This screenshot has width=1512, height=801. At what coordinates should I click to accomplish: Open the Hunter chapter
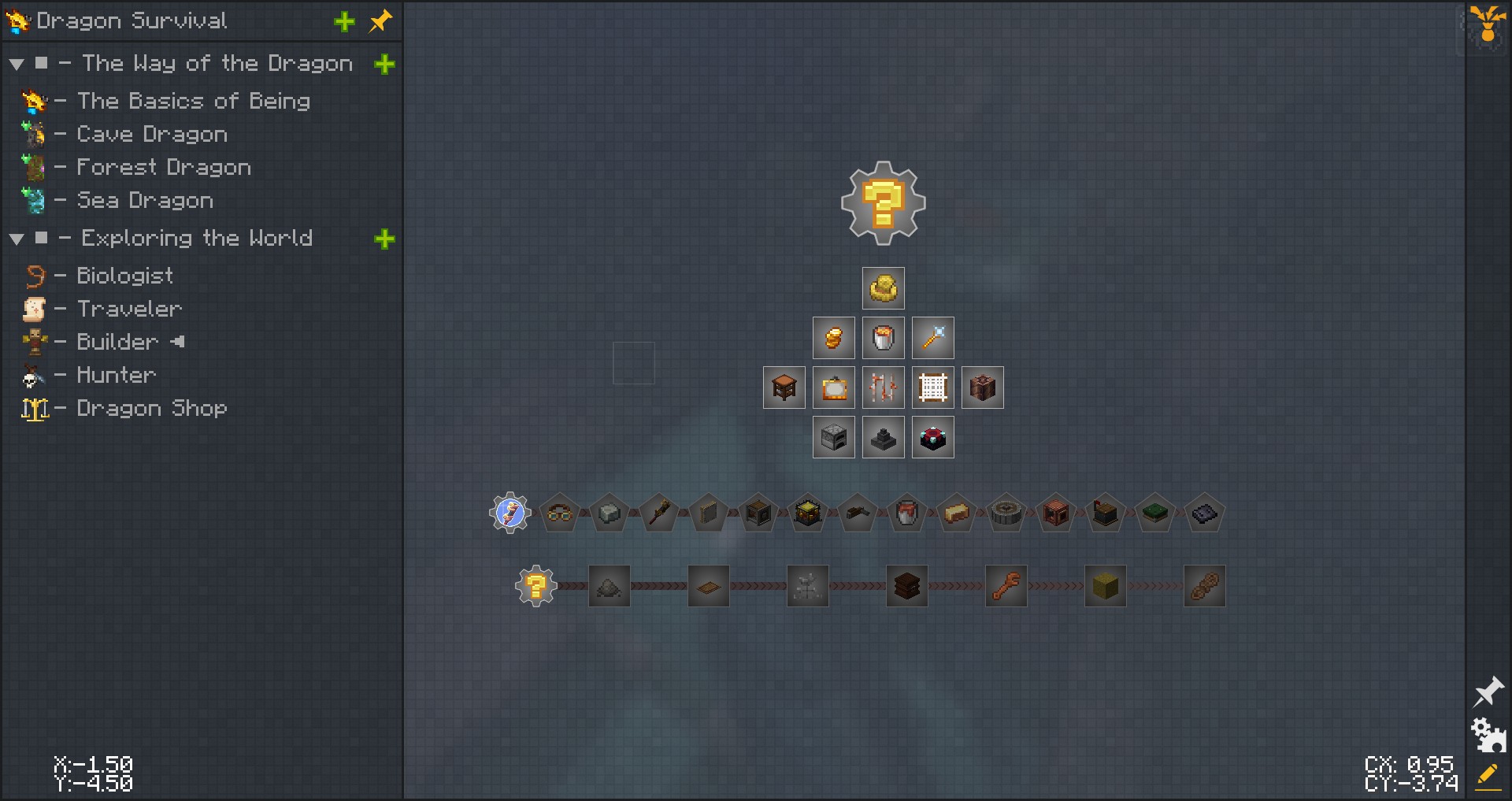tap(116, 375)
